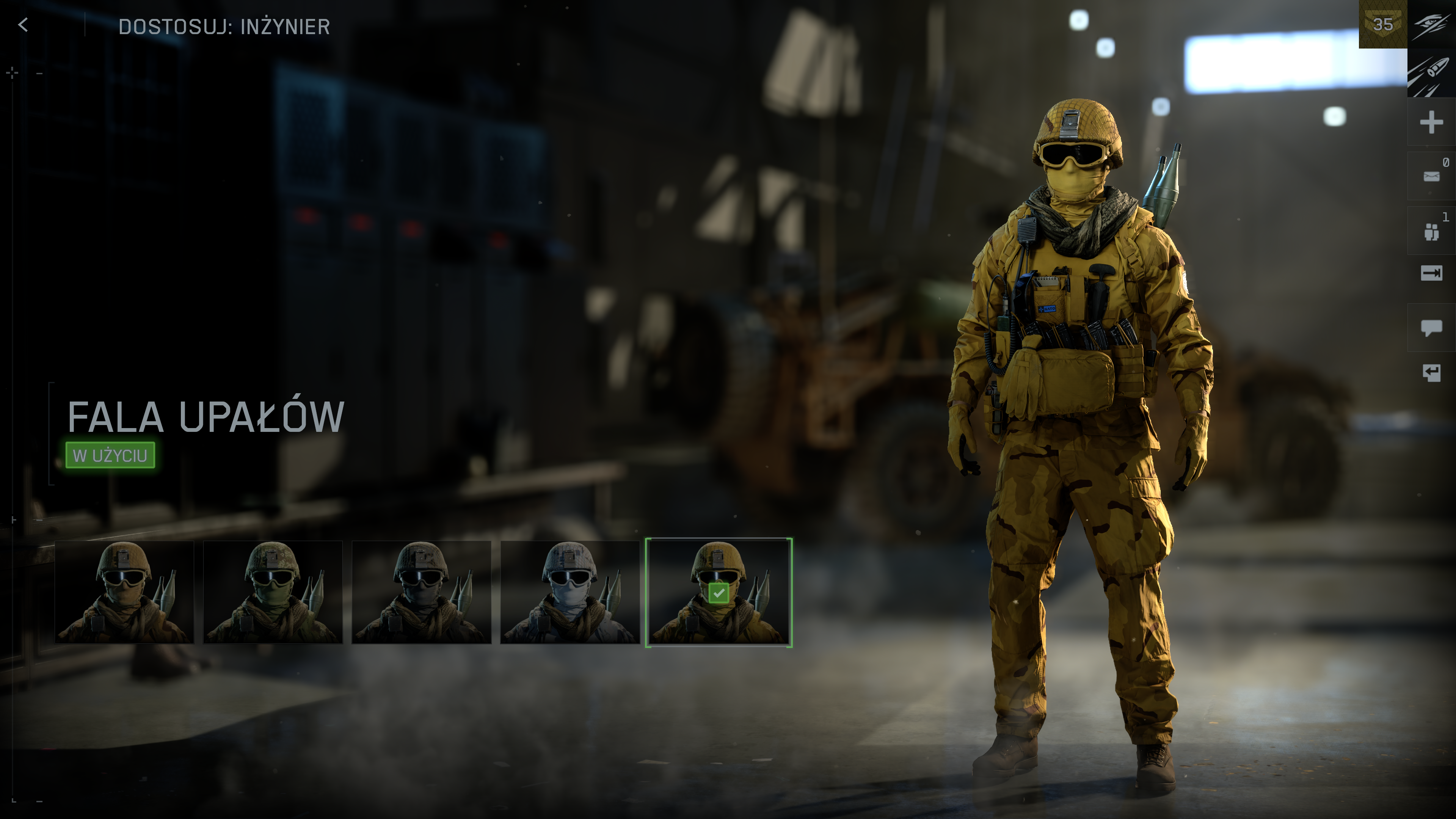Click the return arrow icon in sidebar

(1431, 373)
